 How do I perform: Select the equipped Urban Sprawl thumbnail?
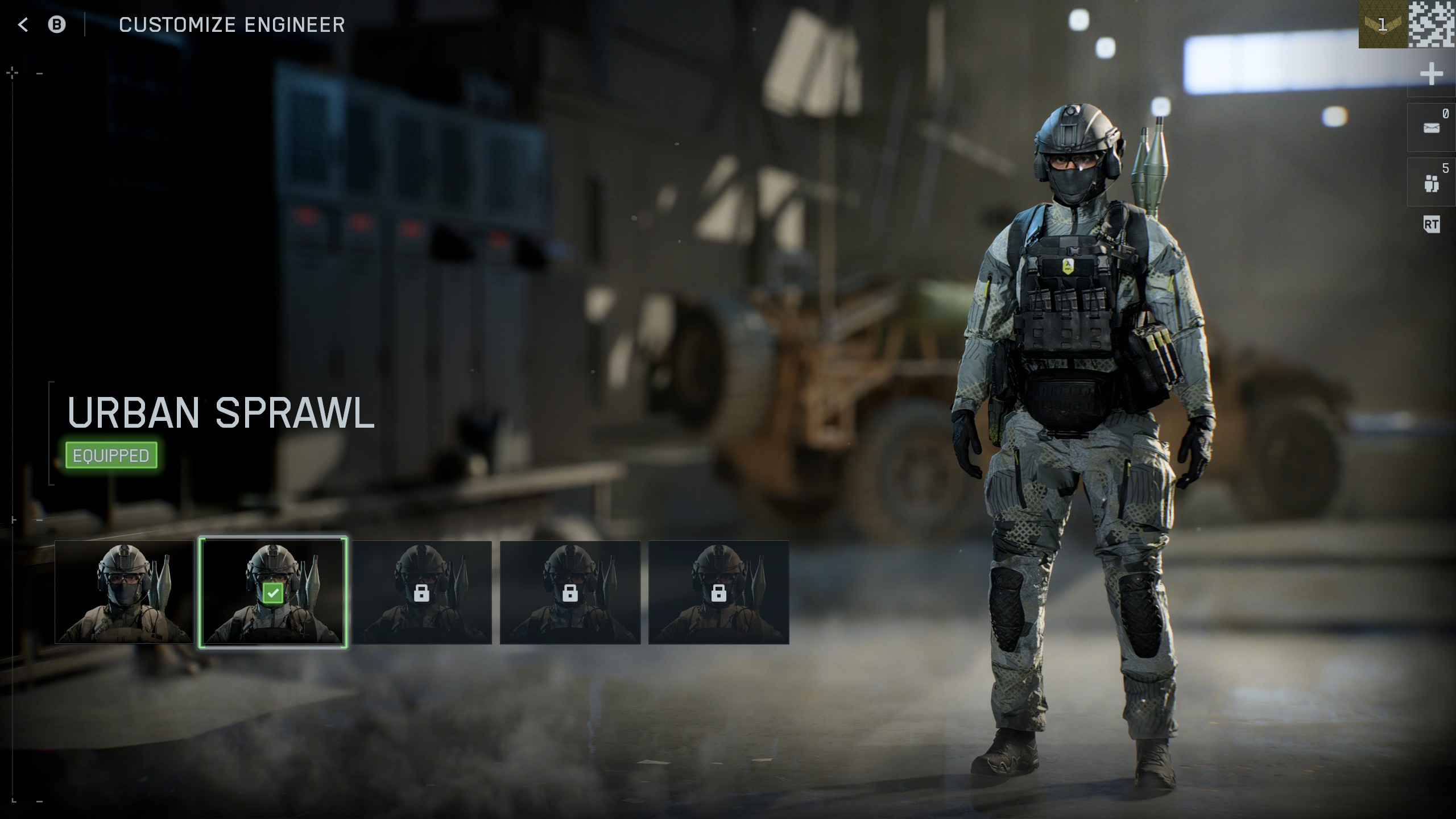[274, 593]
